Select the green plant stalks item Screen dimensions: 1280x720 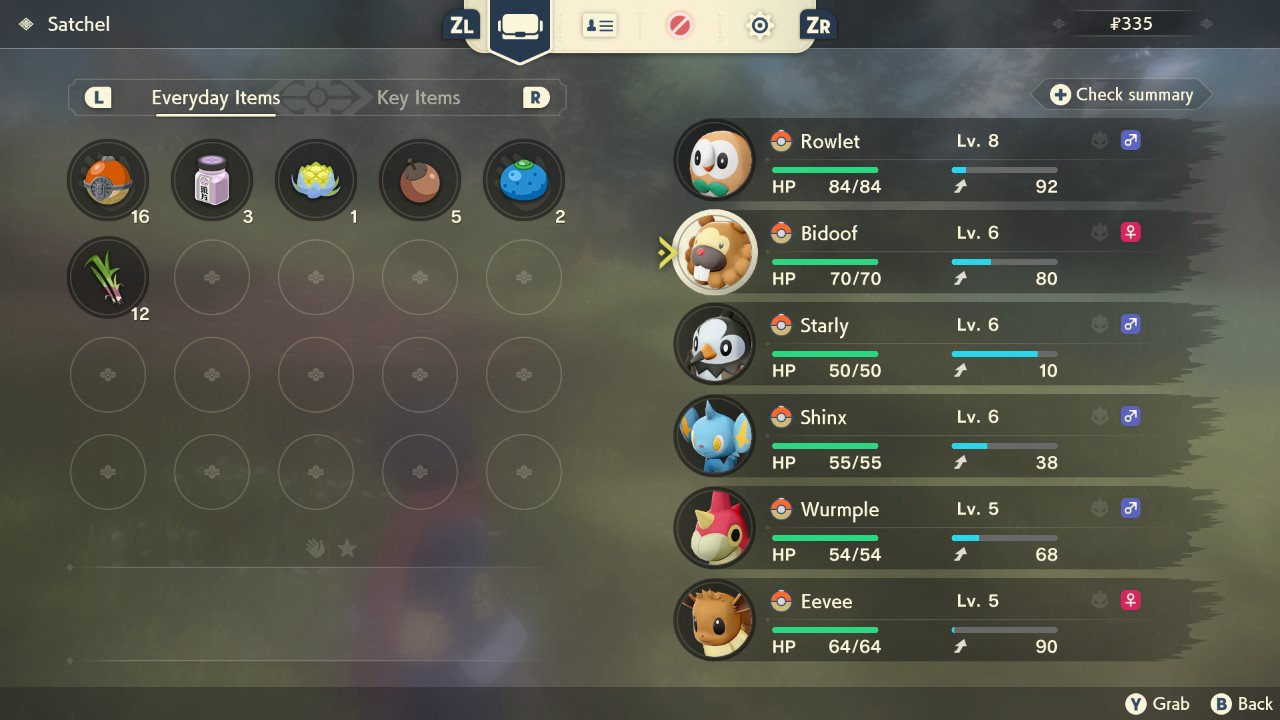pyautogui.click(x=108, y=277)
